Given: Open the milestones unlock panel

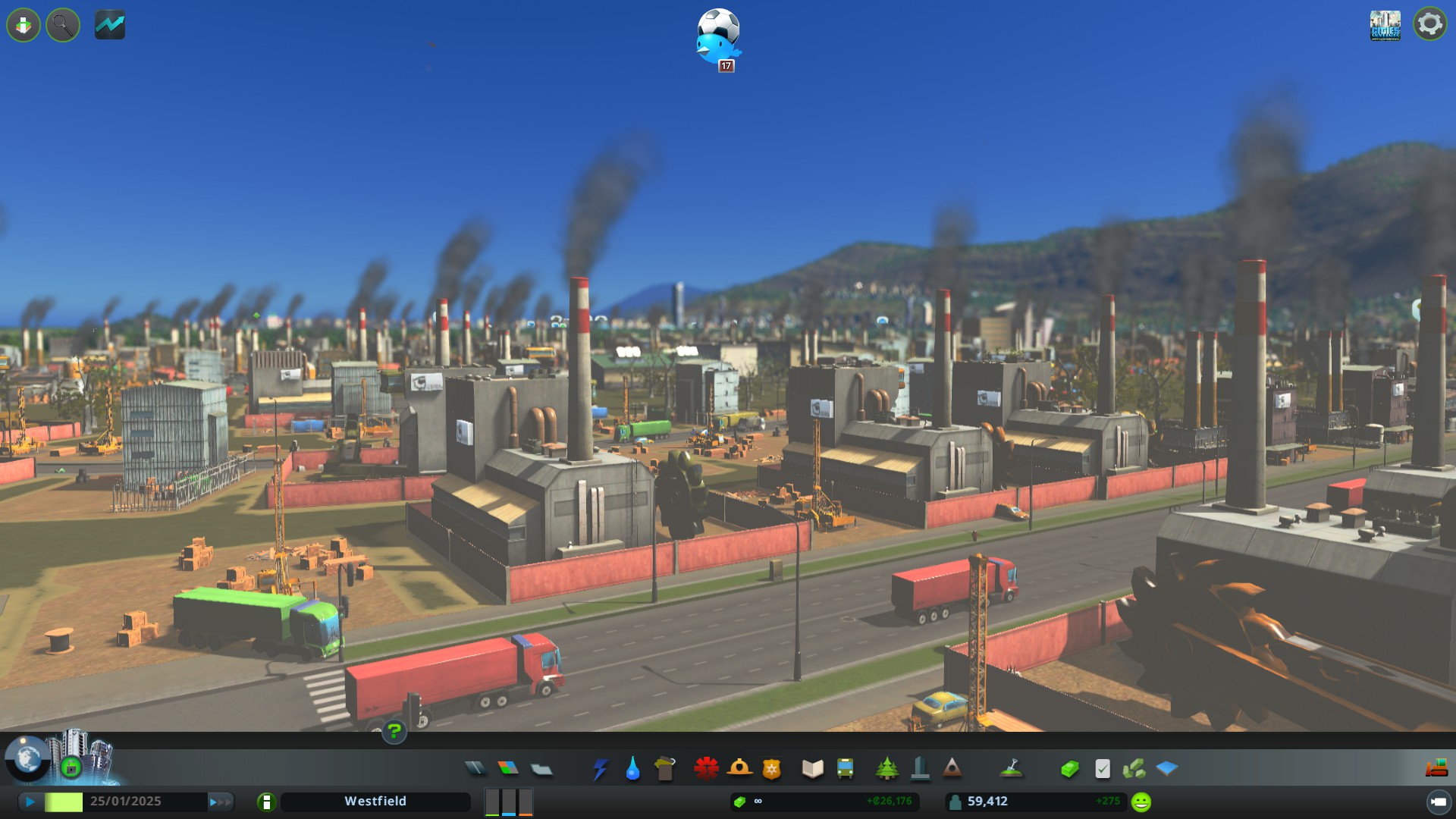Looking at the screenshot, I should click(x=71, y=767).
